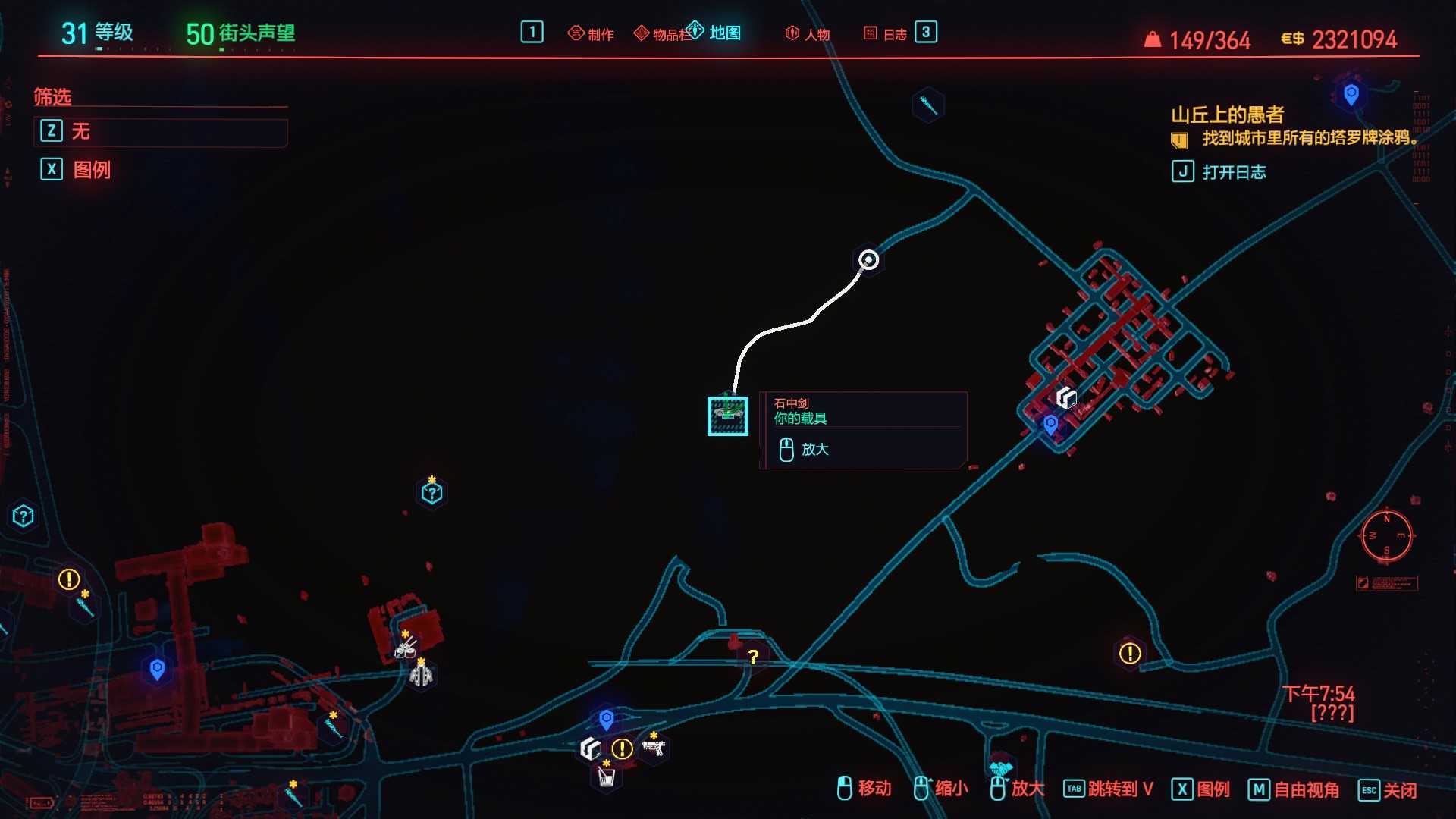Click the yellow ? undiscovered gig marker

(752, 658)
